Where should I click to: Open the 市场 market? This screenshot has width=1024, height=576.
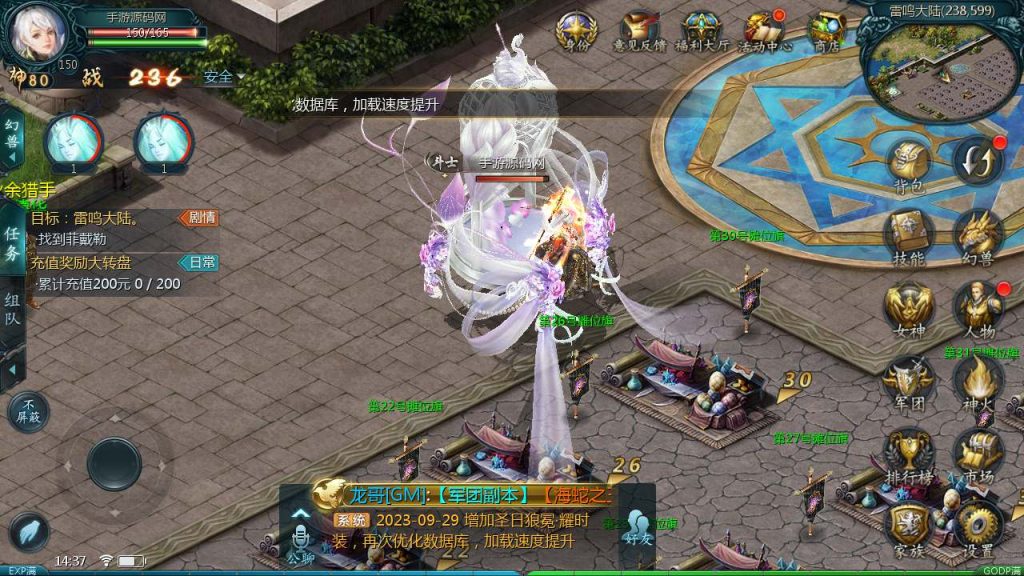[978, 455]
